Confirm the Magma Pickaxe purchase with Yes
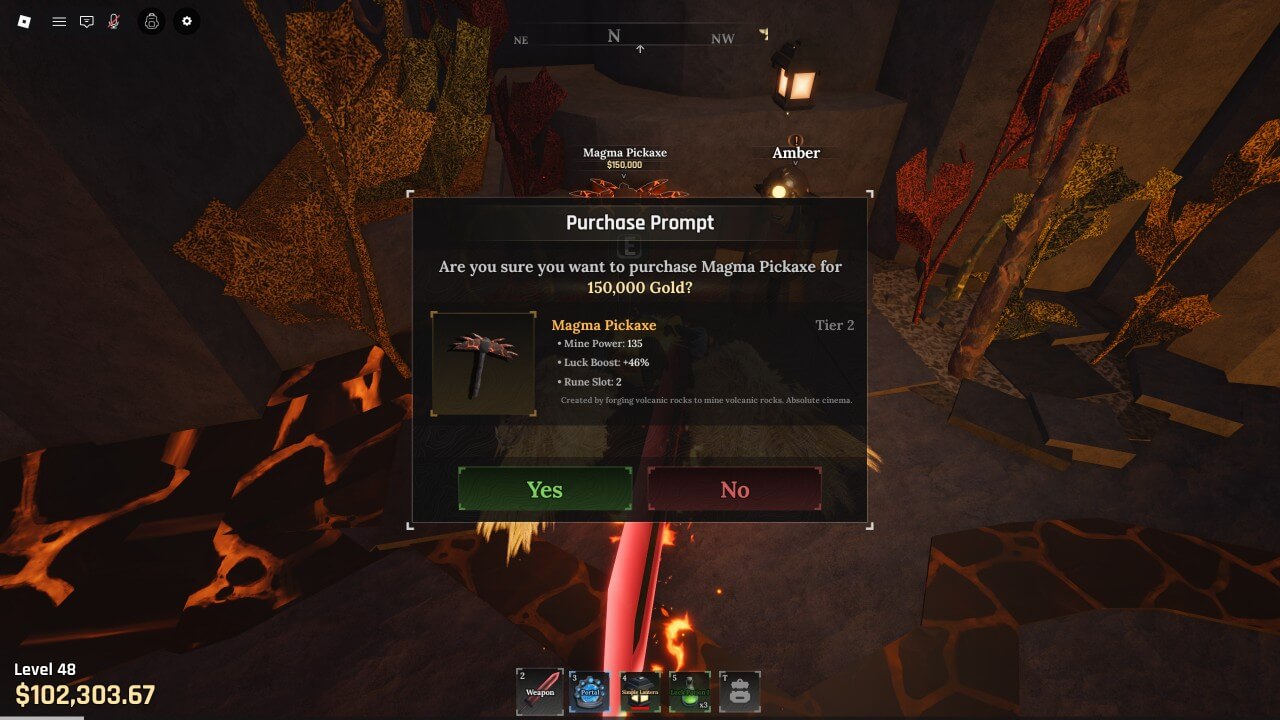Screen dimensions: 1280x720 tap(545, 489)
